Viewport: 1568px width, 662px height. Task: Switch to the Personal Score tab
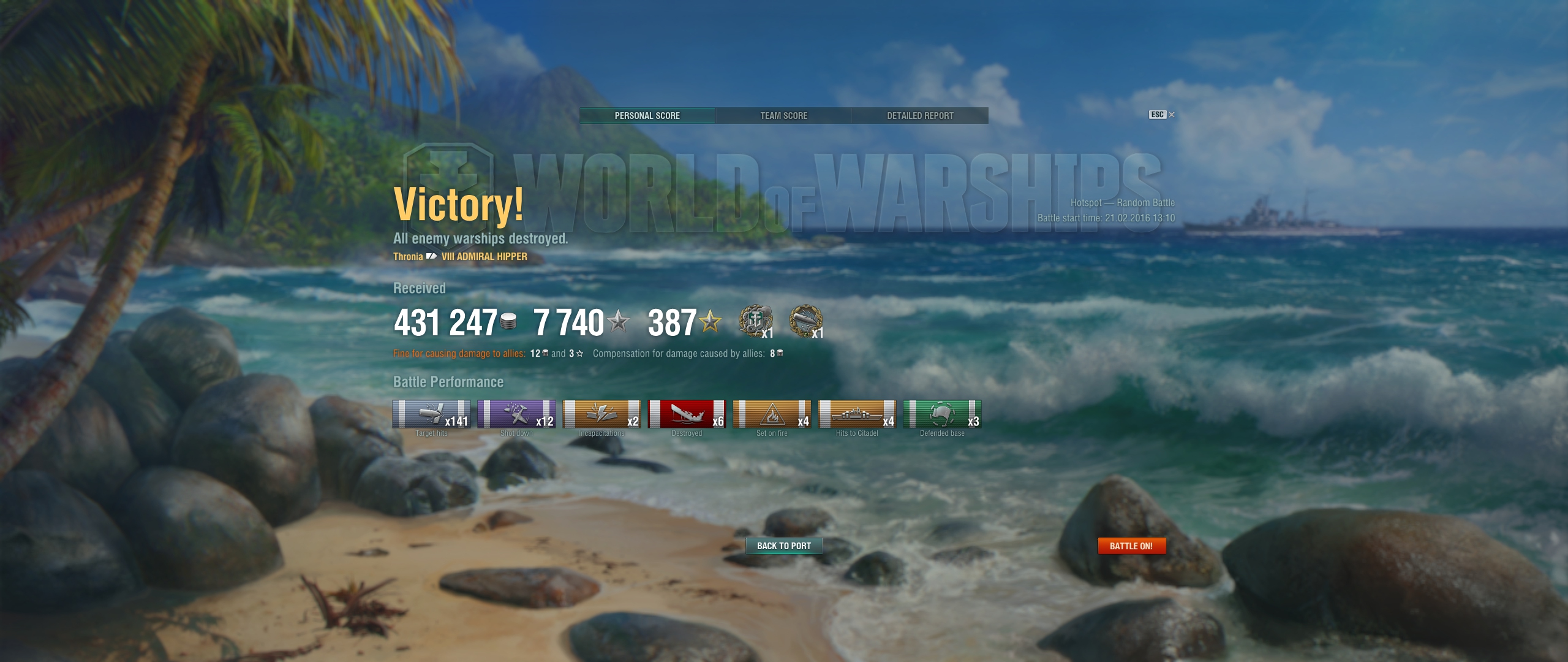(x=647, y=116)
